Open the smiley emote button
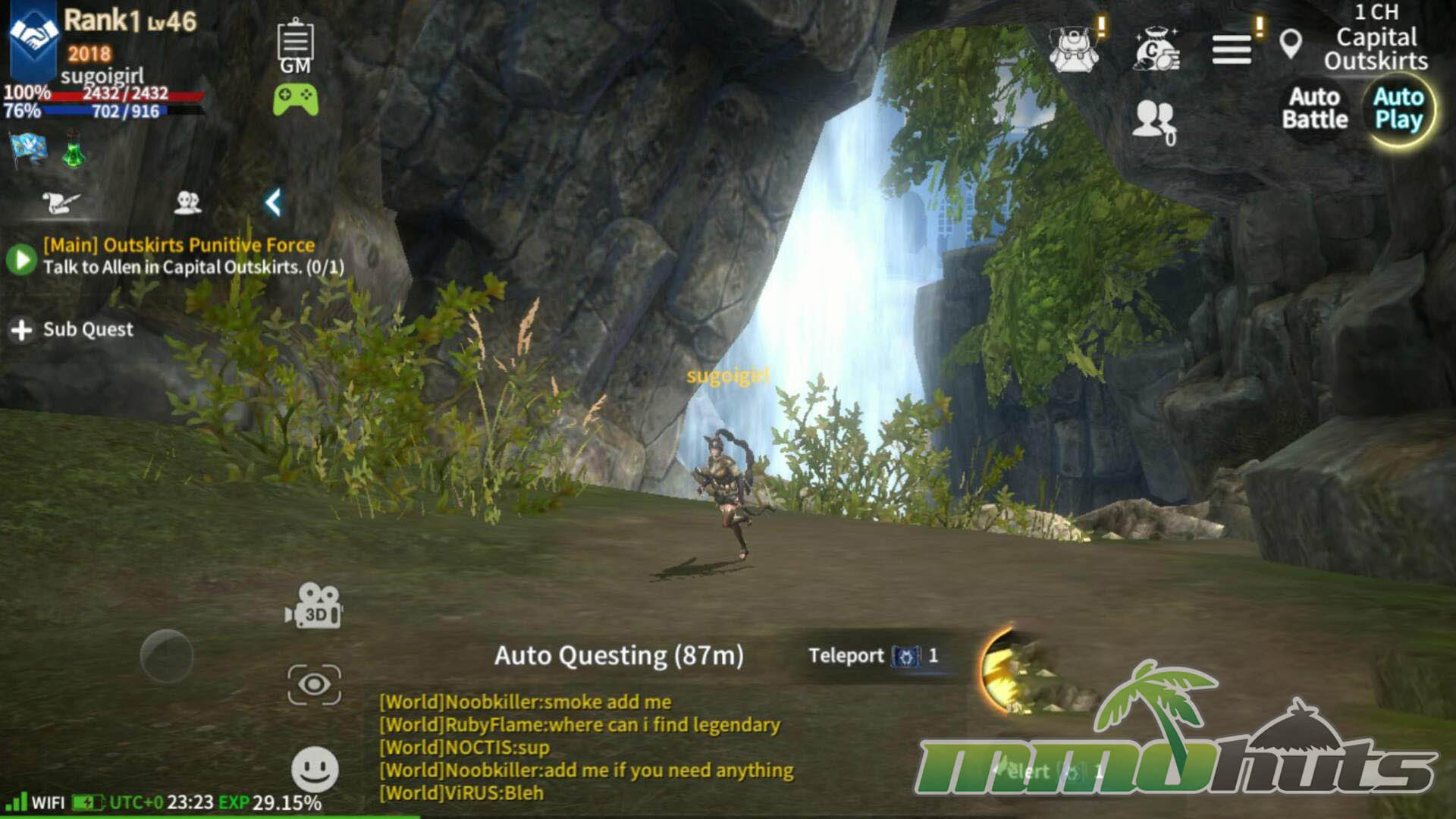Image resolution: width=1456 pixels, height=819 pixels. coord(315,769)
